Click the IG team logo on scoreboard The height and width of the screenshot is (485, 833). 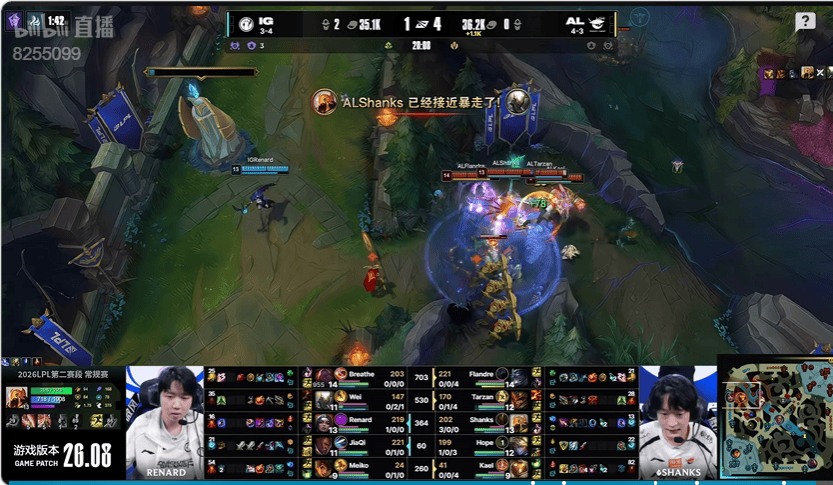246,23
